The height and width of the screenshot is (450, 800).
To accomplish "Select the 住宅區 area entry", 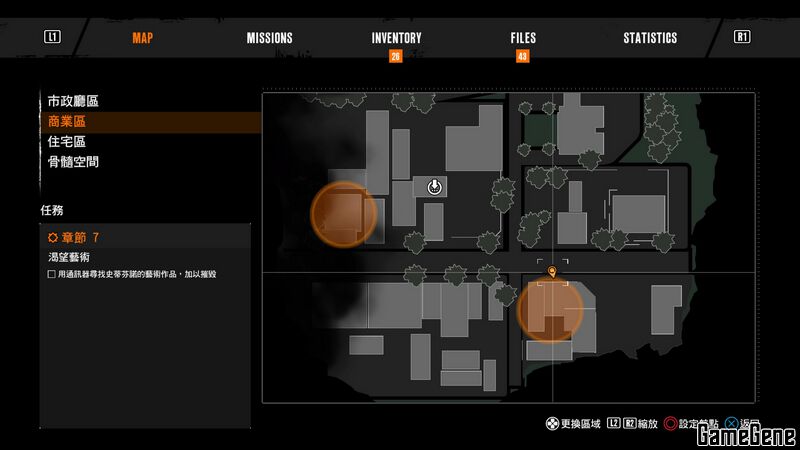I will [67, 141].
